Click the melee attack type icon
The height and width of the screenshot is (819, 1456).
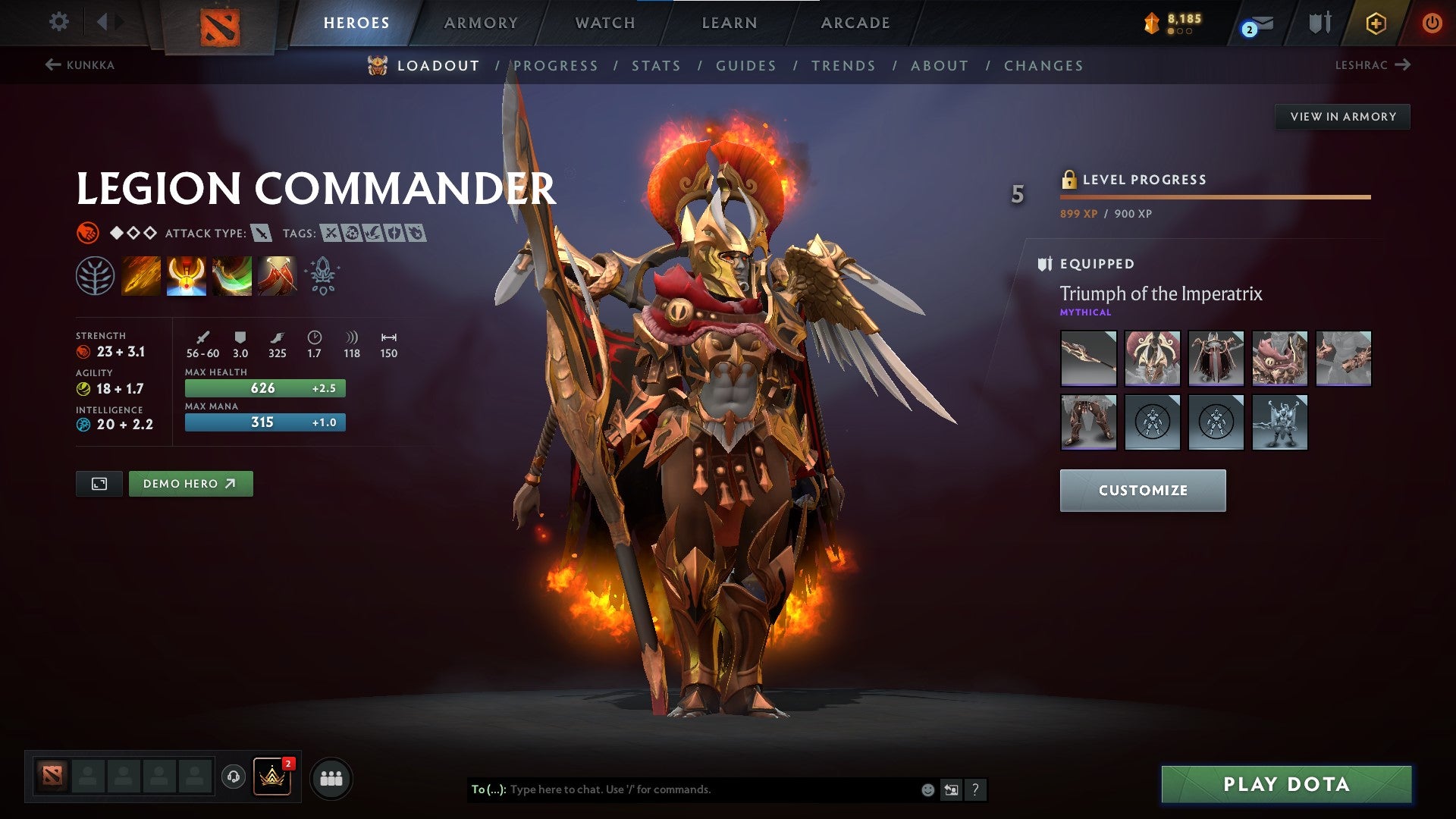(x=263, y=233)
